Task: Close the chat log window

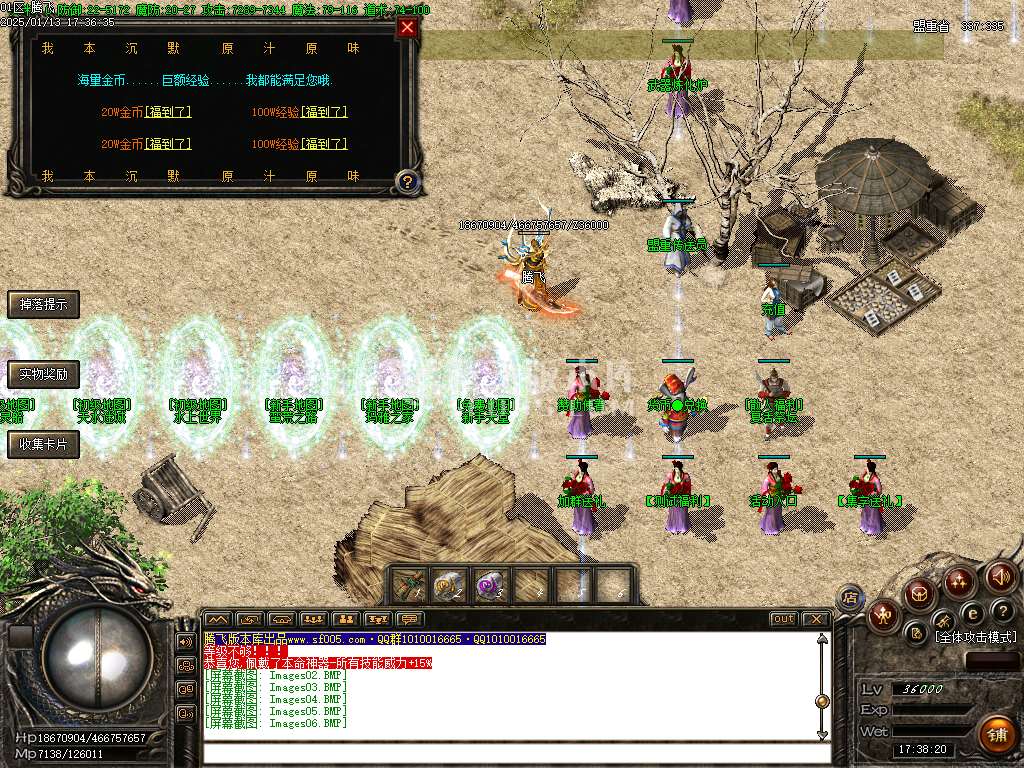Action: 816,619
